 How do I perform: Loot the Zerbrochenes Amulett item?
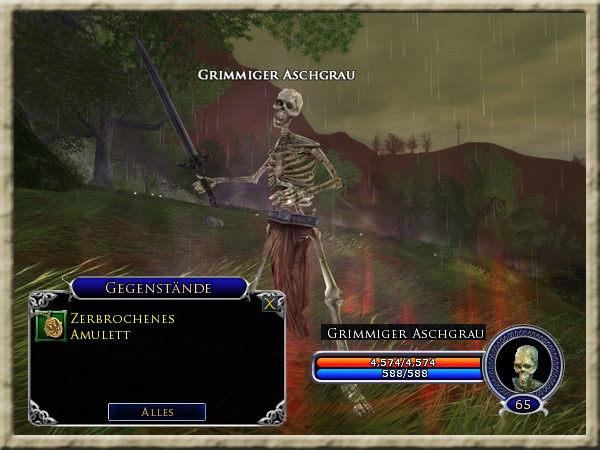pyautogui.click(x=51, y=327)
